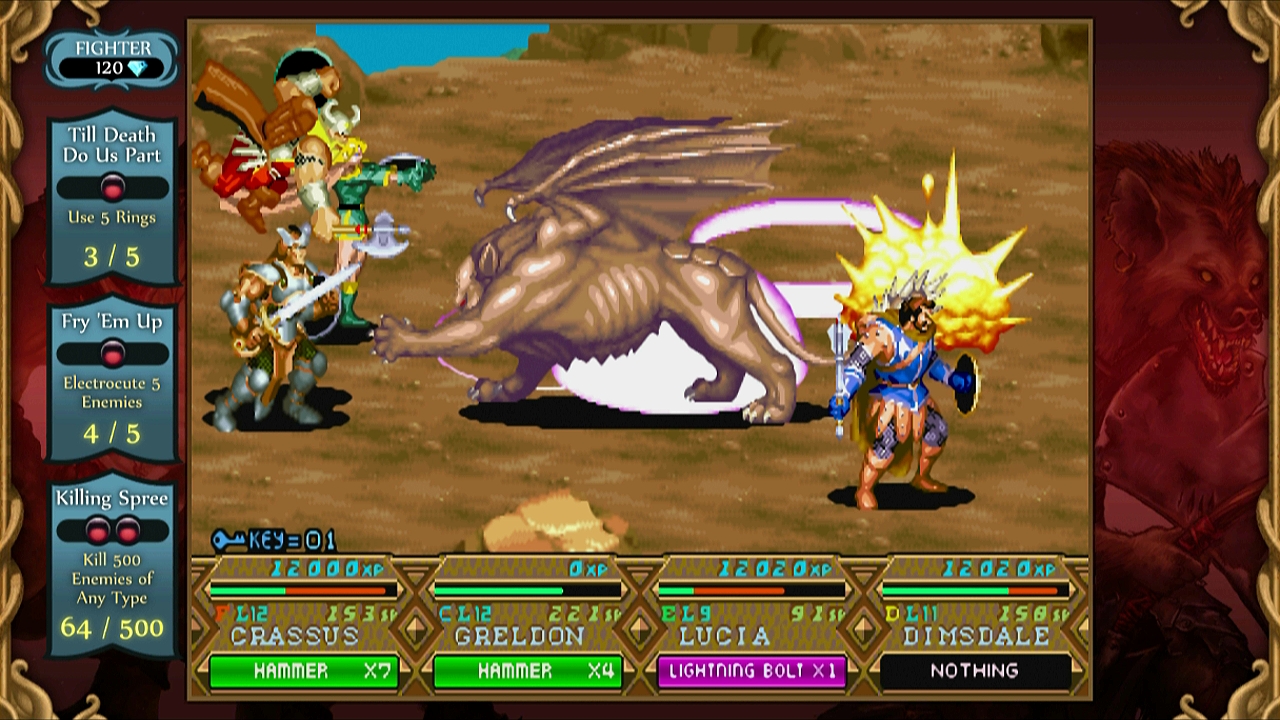Viewport: 1280px width, 720px height.
Task: Click the hourglass icon on 'Till Death Do Us Part'
Action: click(x=112, y=185)
